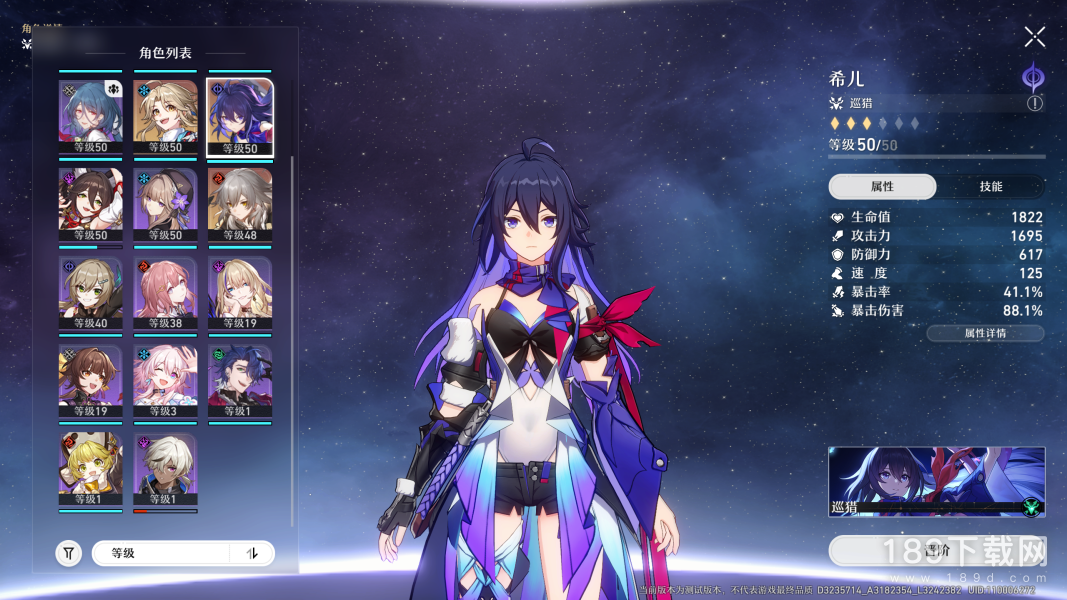Pick the pink-haired level 38 character
Viewport: 1067px width, 600px height.
pos(165,293)
